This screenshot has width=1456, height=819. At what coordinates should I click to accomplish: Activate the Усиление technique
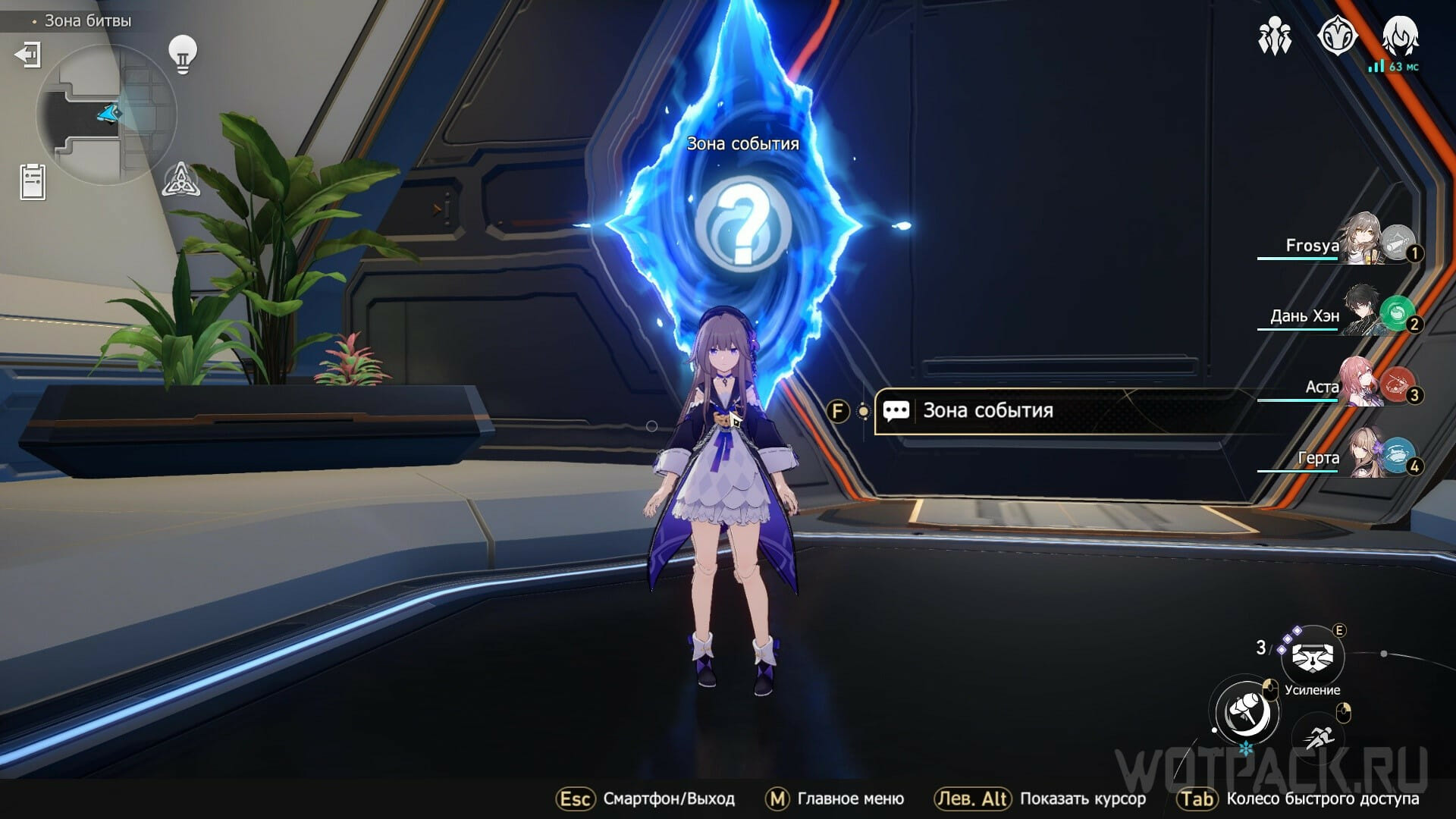1312,657
